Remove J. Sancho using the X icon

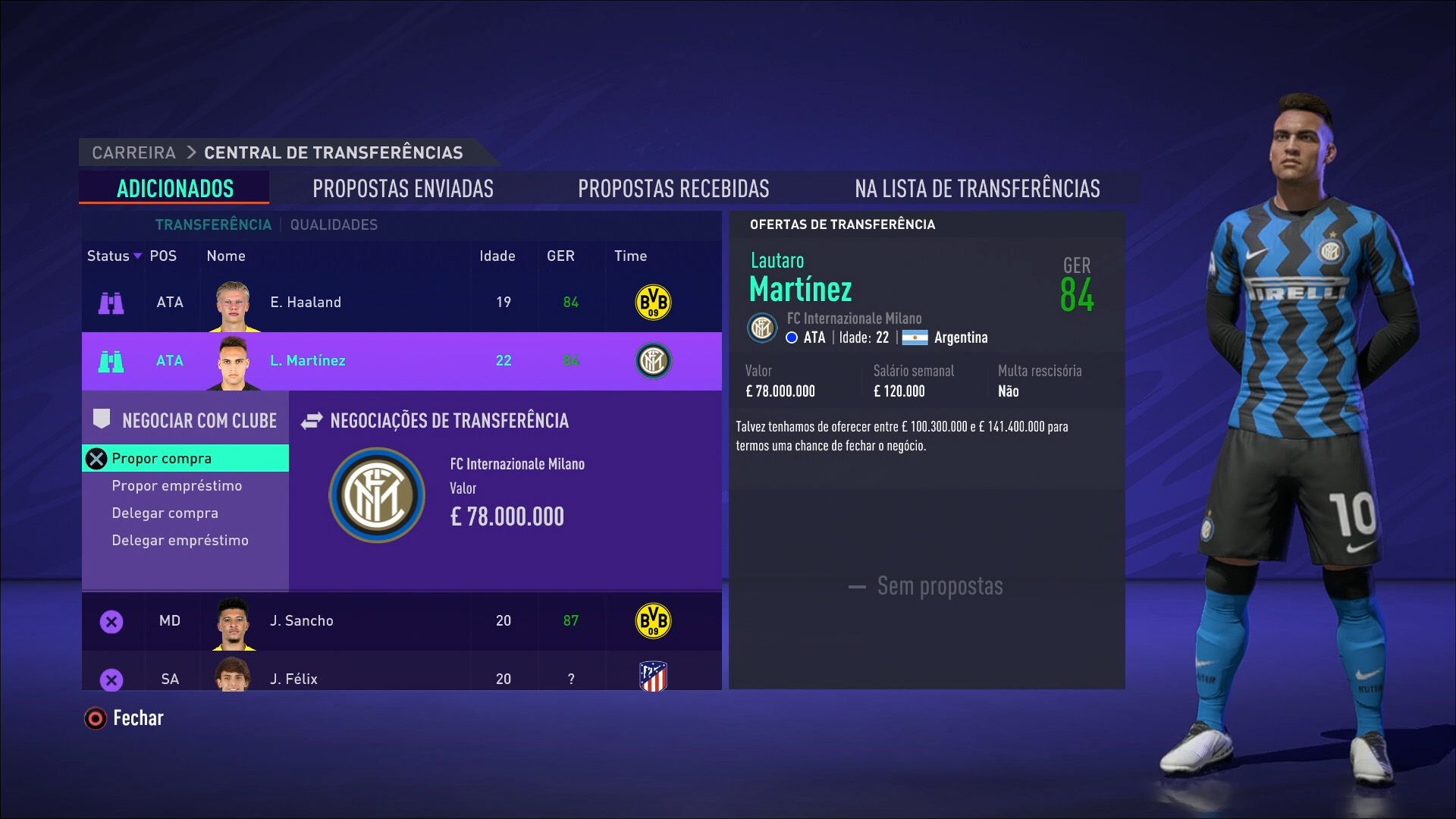(112, 621)
